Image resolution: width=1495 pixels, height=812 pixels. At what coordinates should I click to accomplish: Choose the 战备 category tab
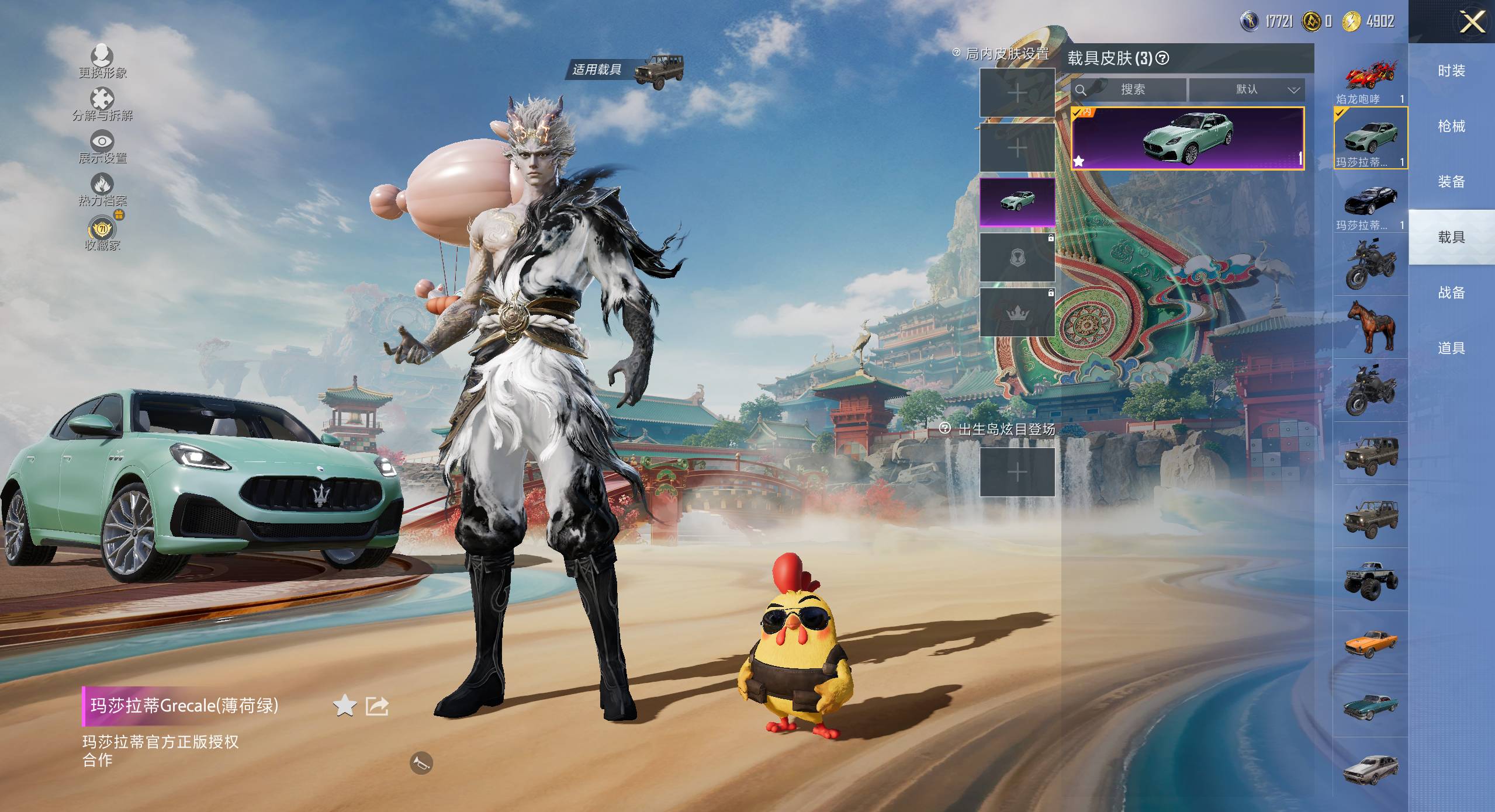click(x=1451, y=293)
